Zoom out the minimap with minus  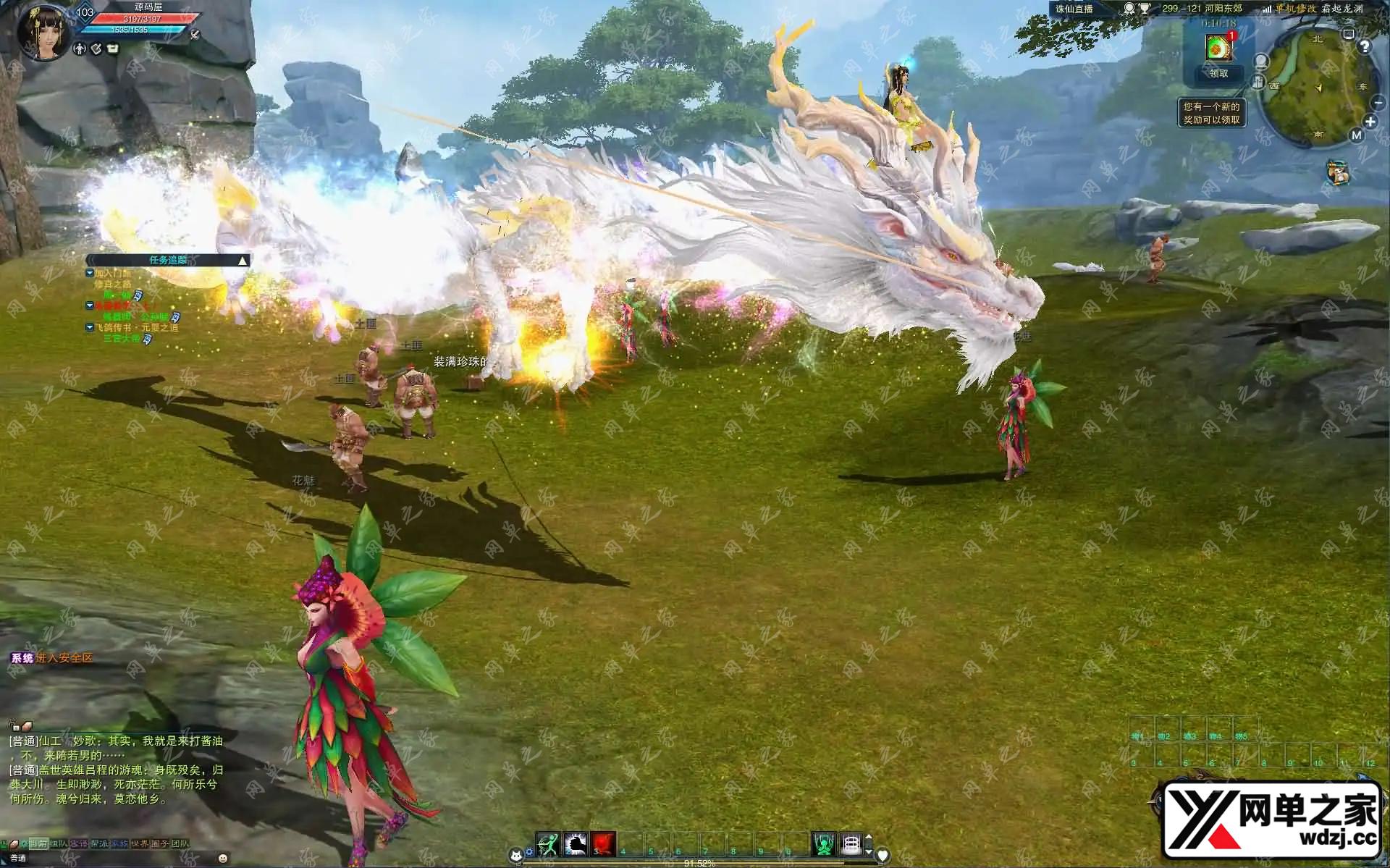1377,104
